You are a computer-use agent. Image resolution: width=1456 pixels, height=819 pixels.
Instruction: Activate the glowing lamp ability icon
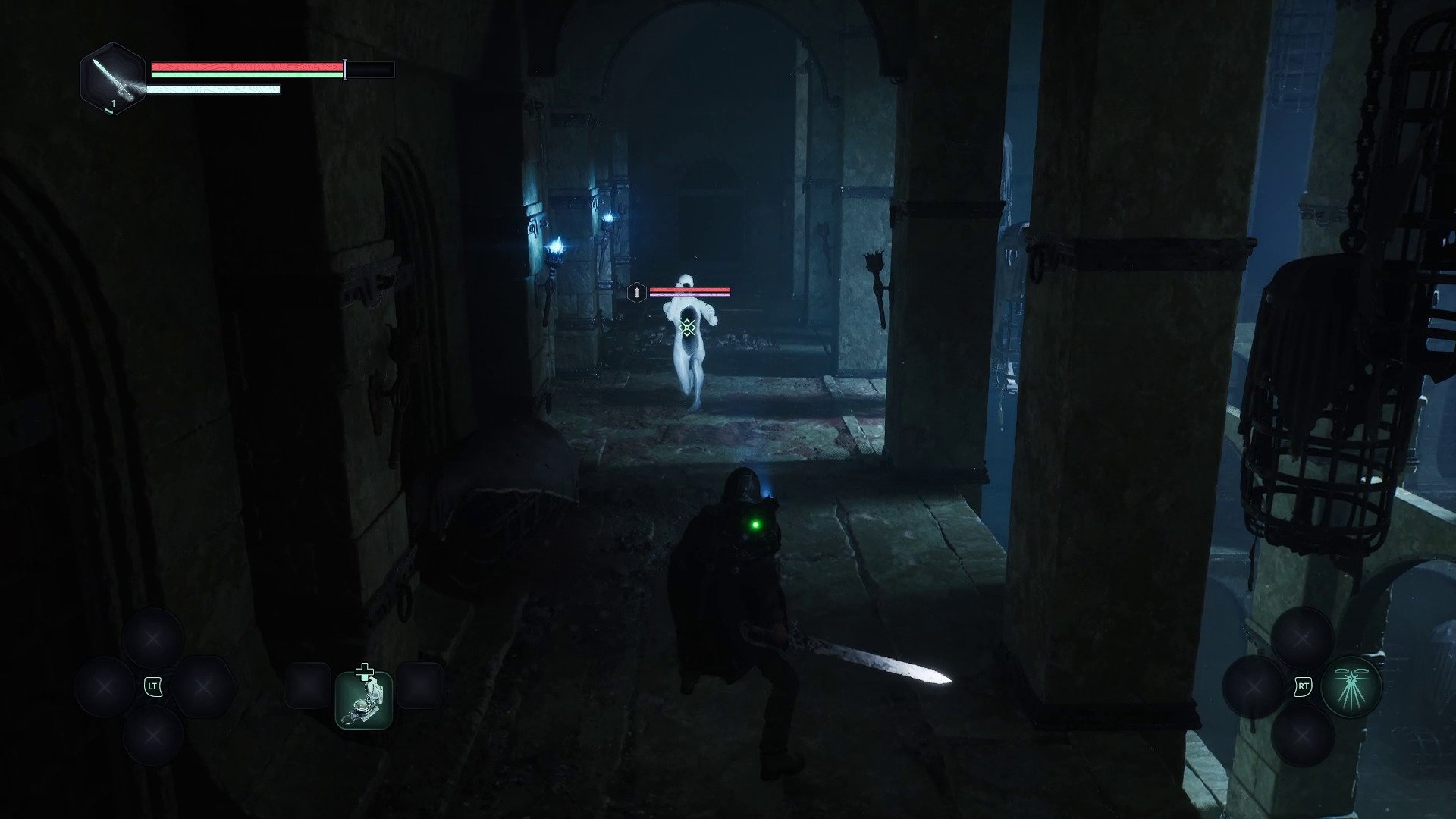point(1351,686)
